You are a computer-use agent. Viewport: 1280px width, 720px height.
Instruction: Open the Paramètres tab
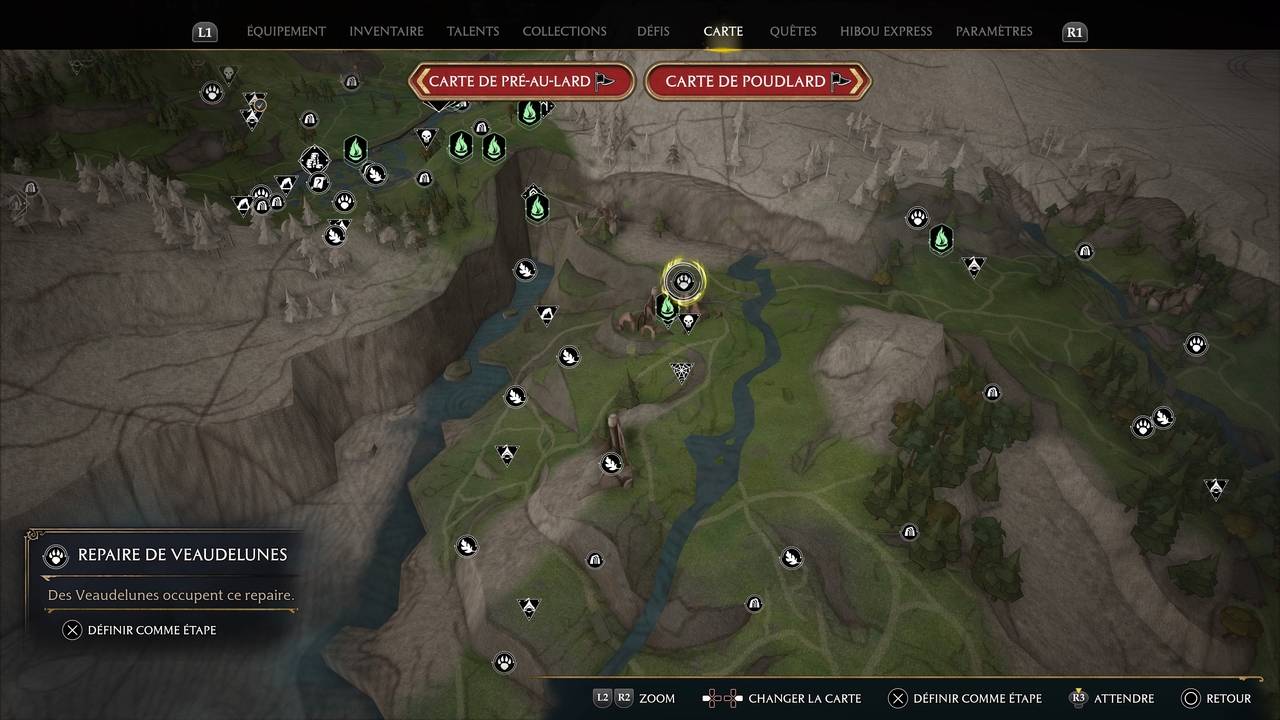coord(994,31)
